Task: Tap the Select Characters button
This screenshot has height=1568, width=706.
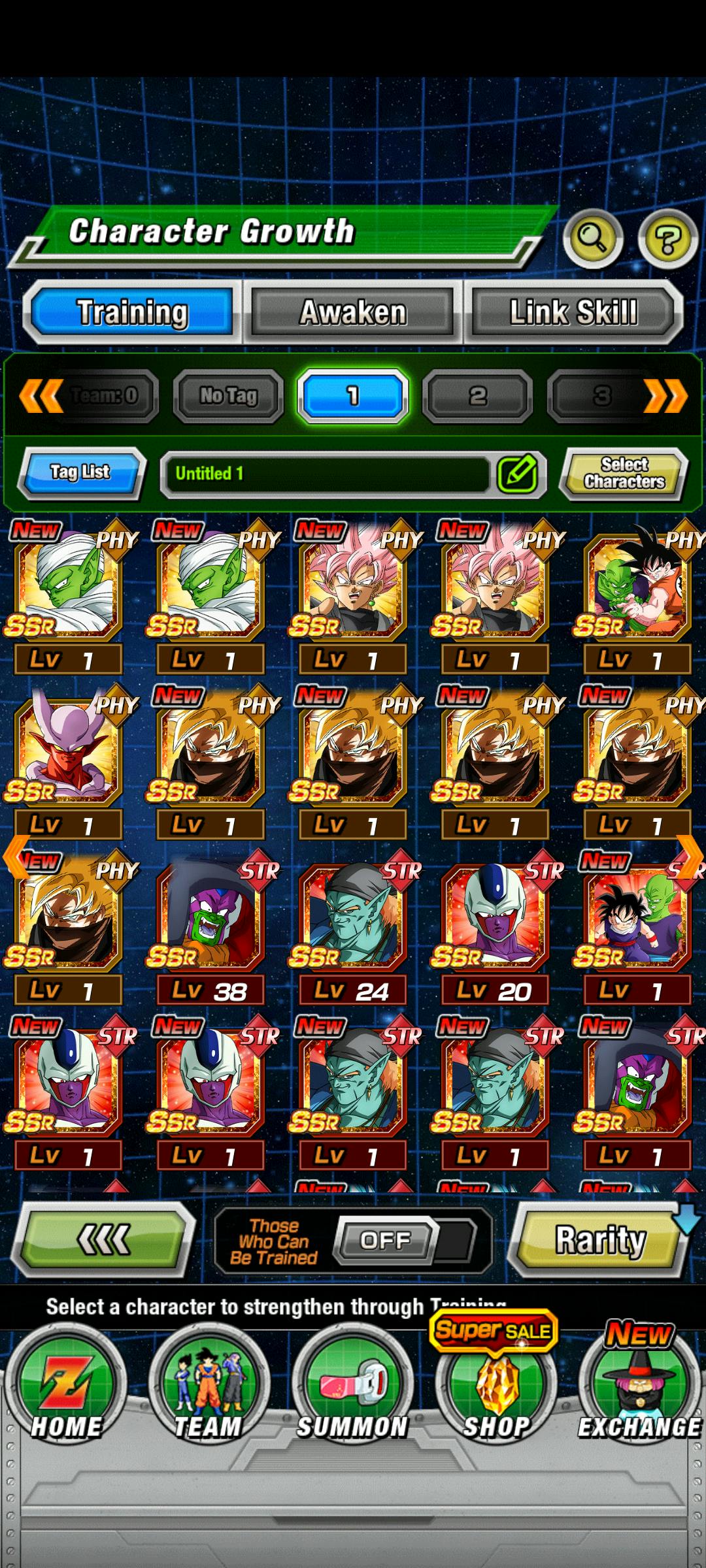Action: pyautogui.click(x=624, y=473)
